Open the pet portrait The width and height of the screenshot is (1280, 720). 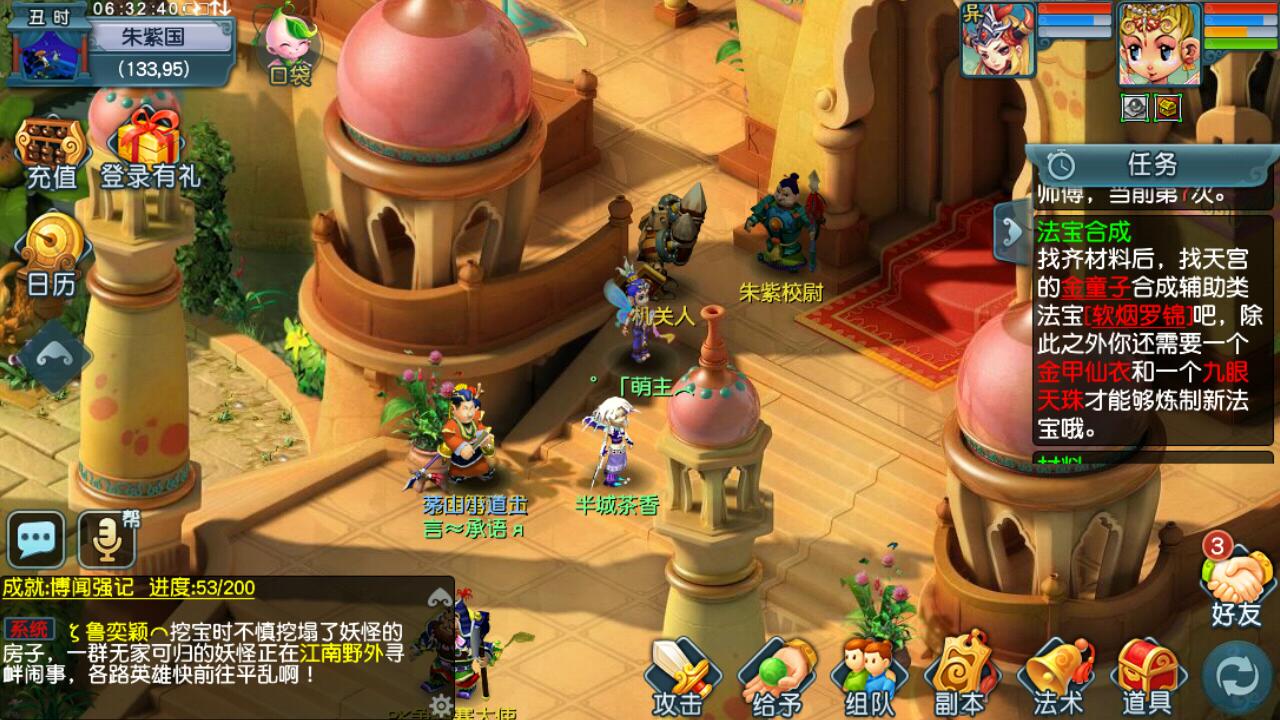[997, 40]
